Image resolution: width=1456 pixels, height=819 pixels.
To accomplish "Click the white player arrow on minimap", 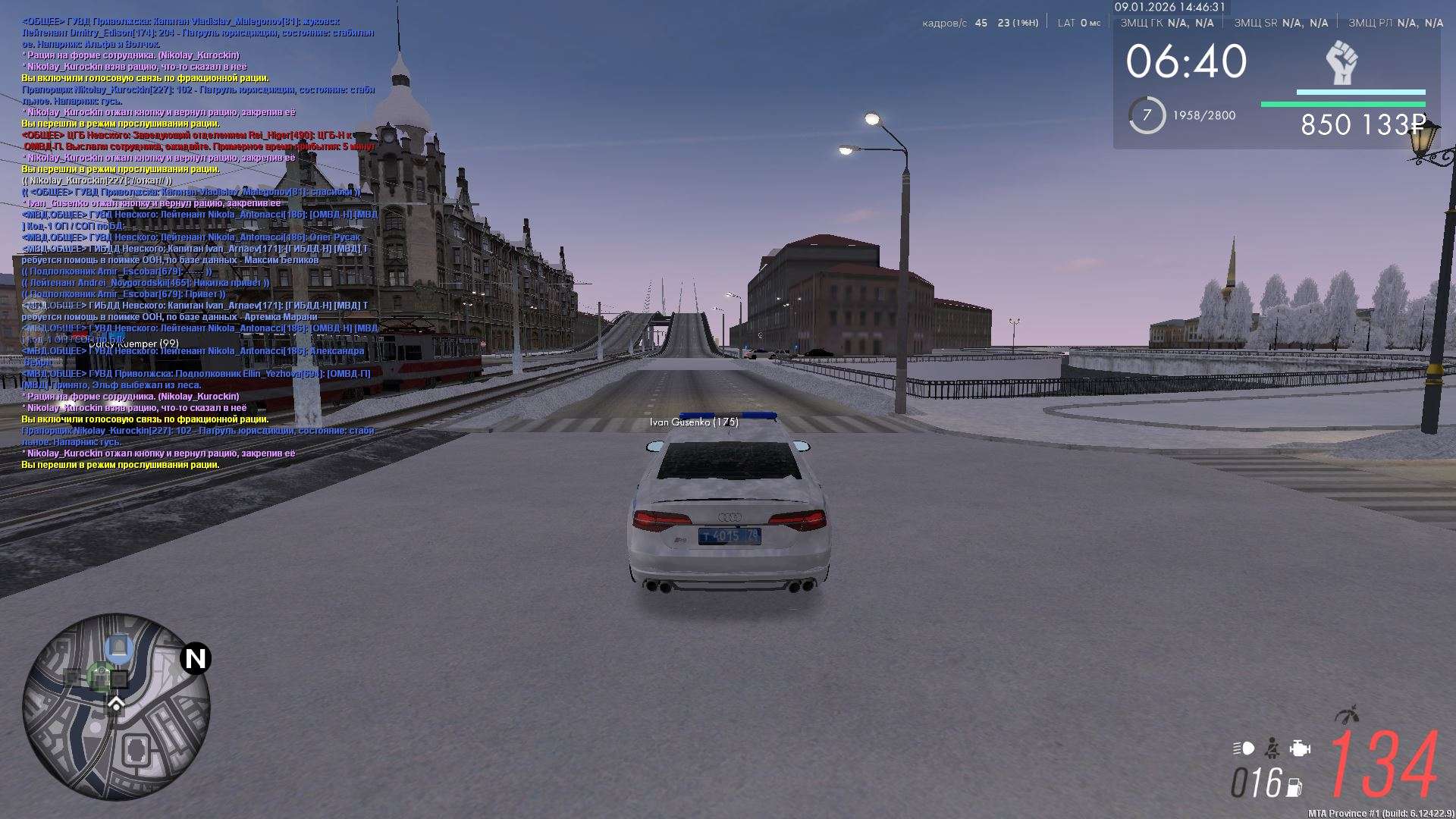I will pyautogui.click(x=116, y=705).
